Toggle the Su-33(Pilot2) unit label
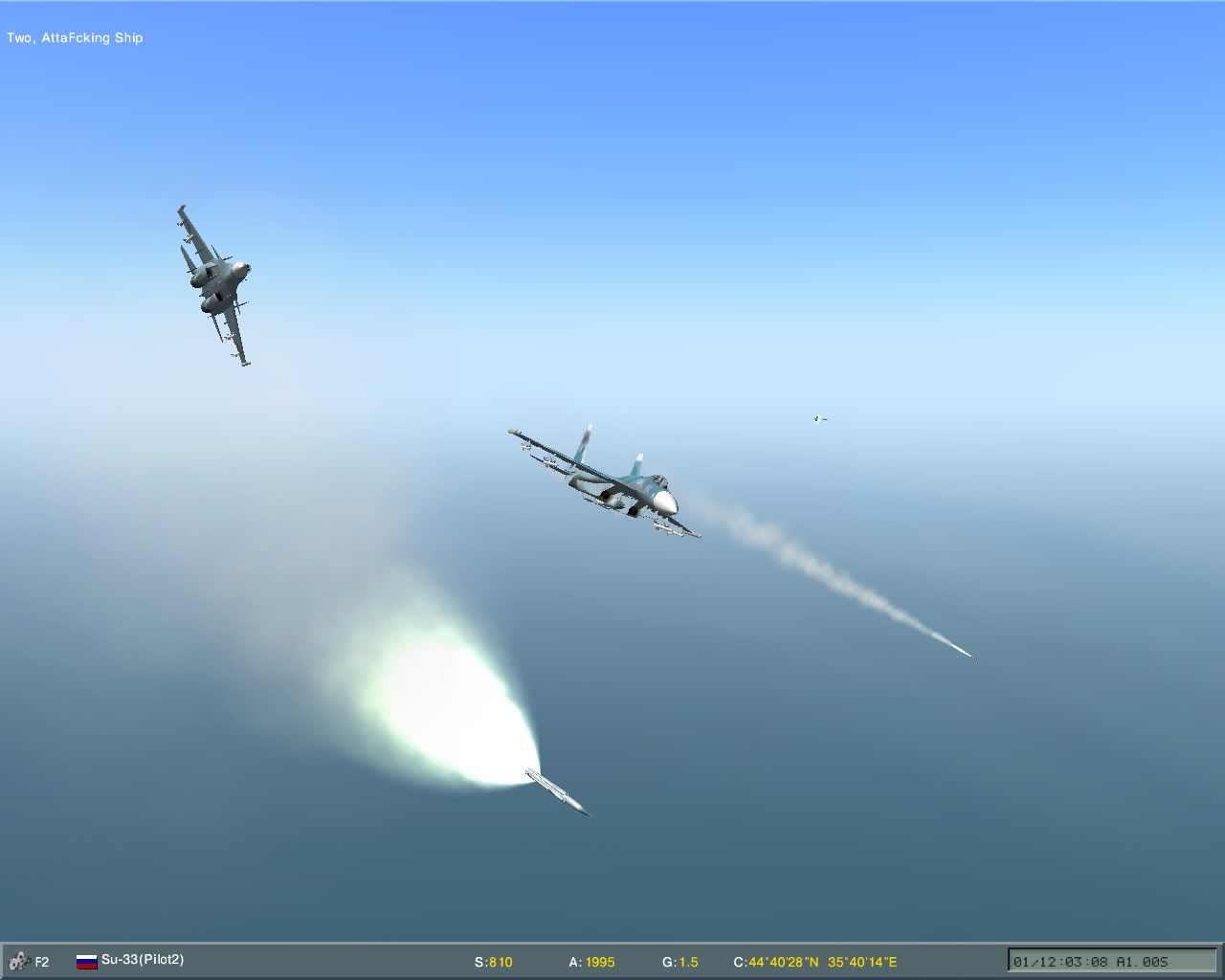1225x980 pixels. point(144,962)
